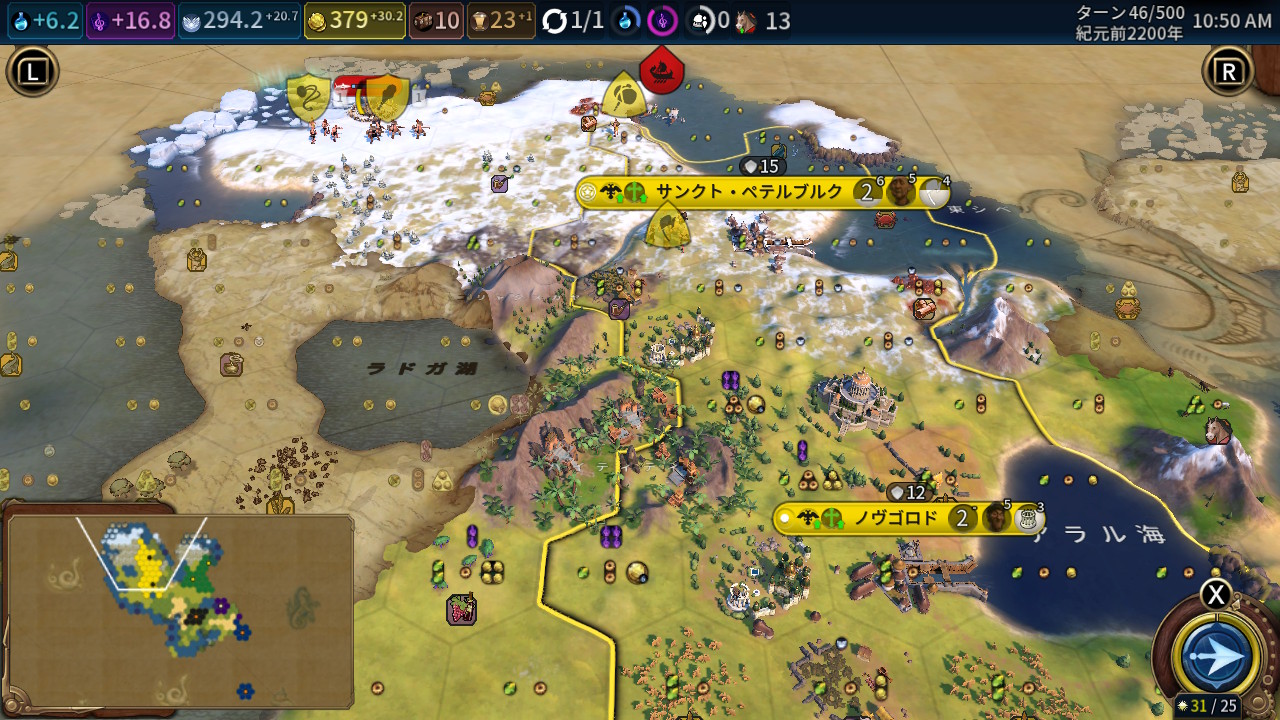Open the current research progress circle
The width and height of the screenshot is (1280, 720).
point(627,21)
